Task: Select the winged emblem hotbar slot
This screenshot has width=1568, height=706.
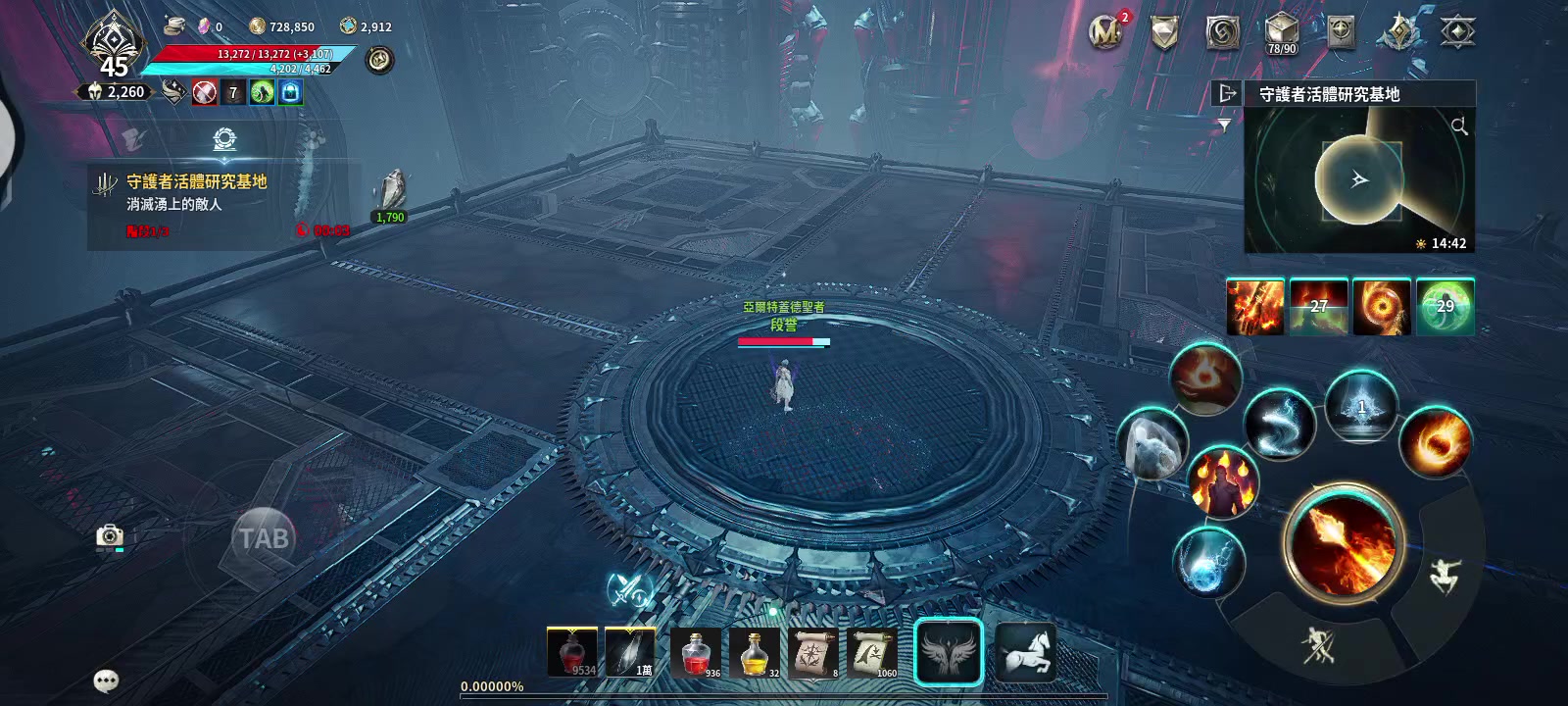Action: 949,652
